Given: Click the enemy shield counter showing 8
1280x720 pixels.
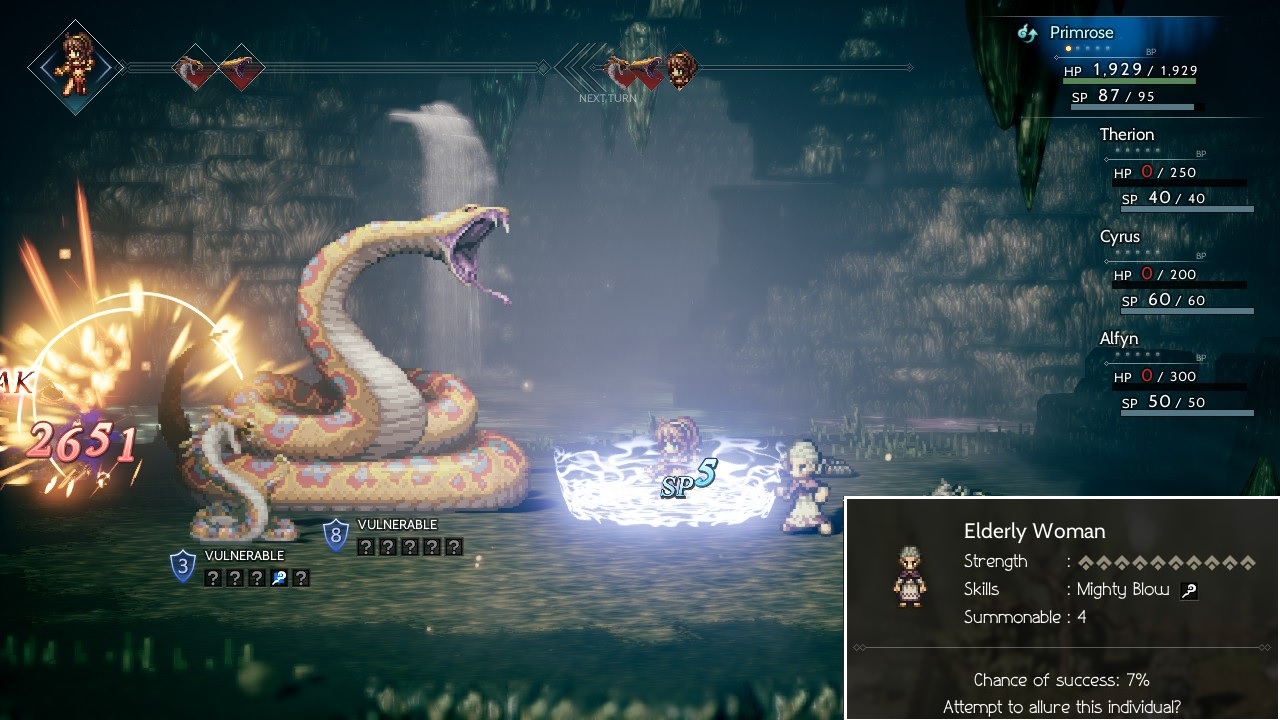Looking at the screenshot, I should [x=336, y=534].
